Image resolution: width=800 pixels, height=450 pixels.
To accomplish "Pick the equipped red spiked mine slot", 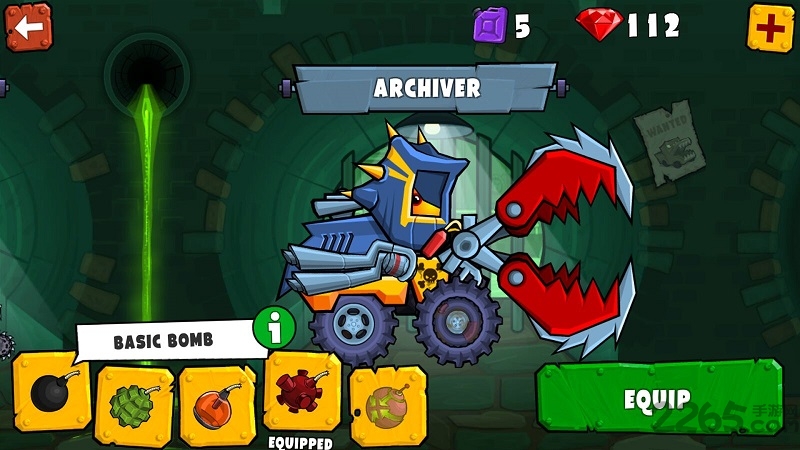I will point(301,392).
